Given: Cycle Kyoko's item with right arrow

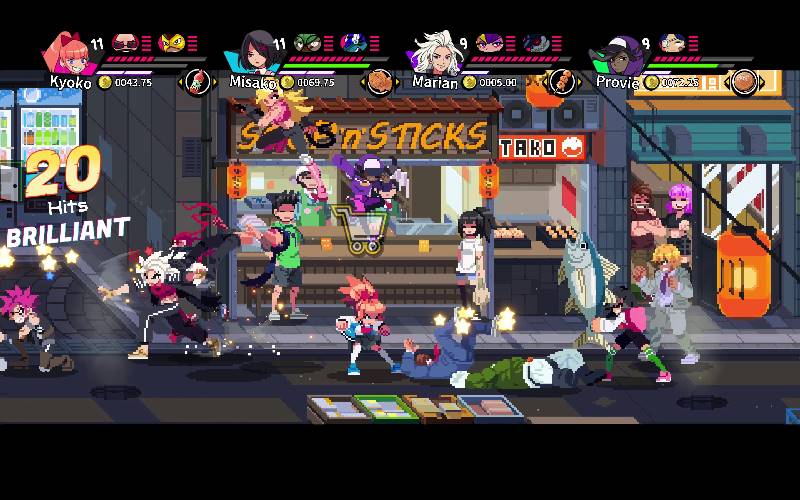Looking at the screenshot, I should 214,82.
